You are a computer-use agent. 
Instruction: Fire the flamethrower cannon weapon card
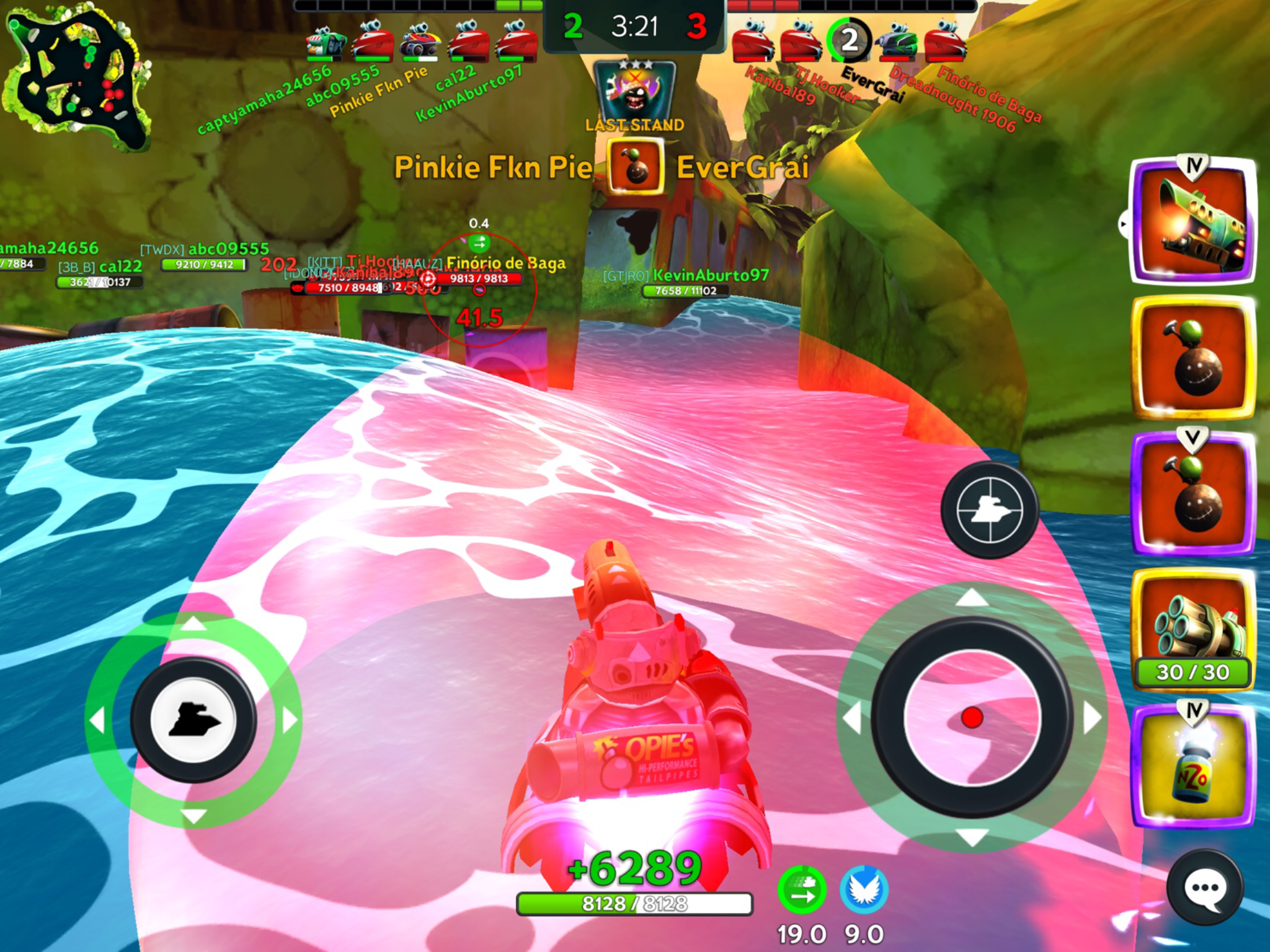[x=1193, y=221]
